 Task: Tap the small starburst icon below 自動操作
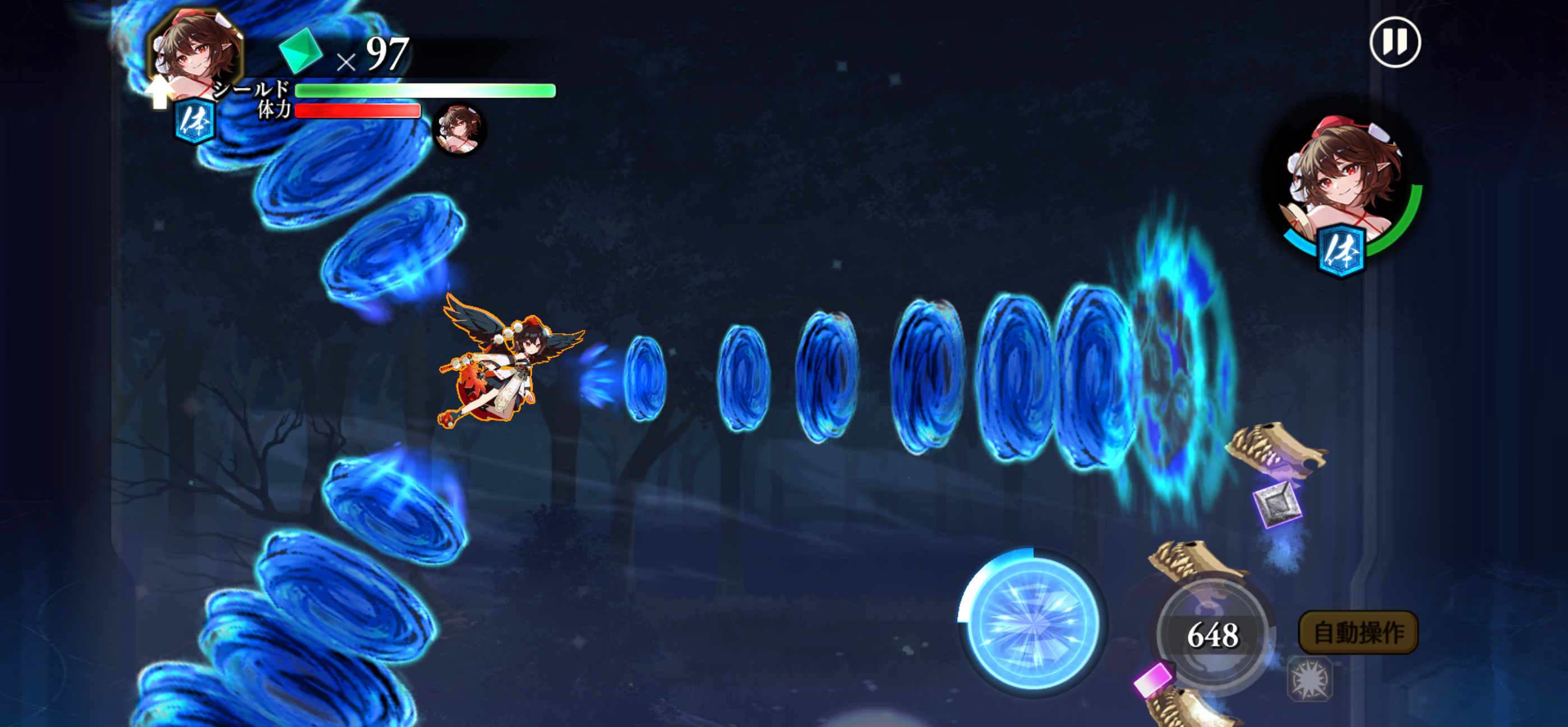pyautogui.click(x=1310, y=679)
